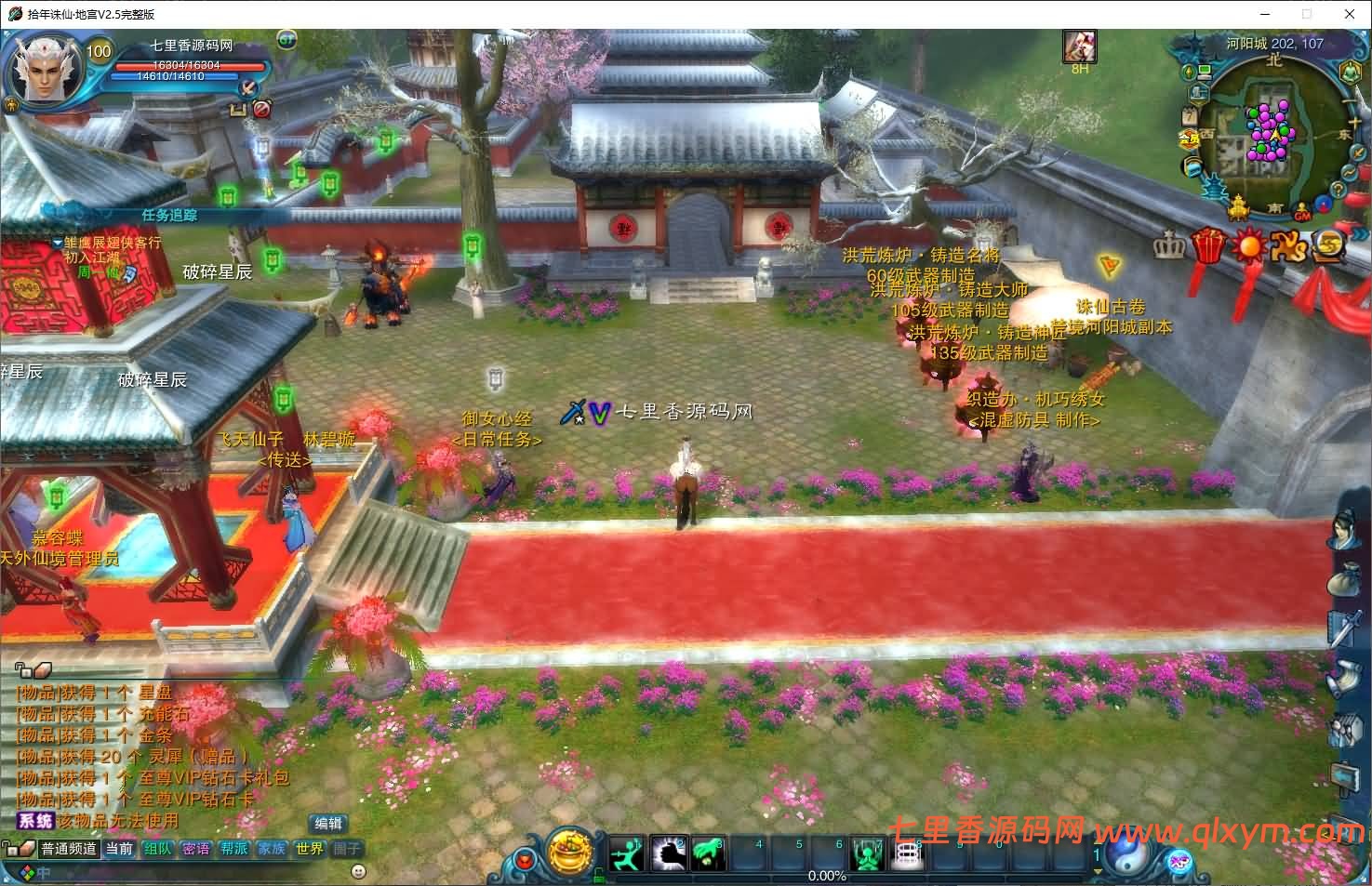Select the skill in hotbar slot 1
The image size is (1372, 886).
coord(626,853)
